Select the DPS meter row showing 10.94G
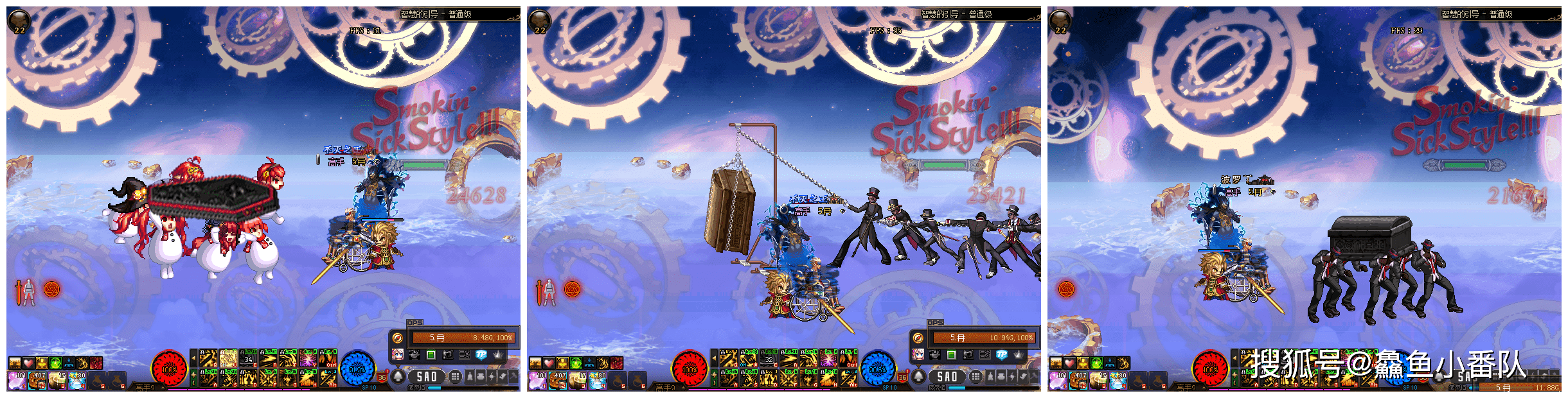This screenshot has width=1568, height=398. (x=984, y=338)
